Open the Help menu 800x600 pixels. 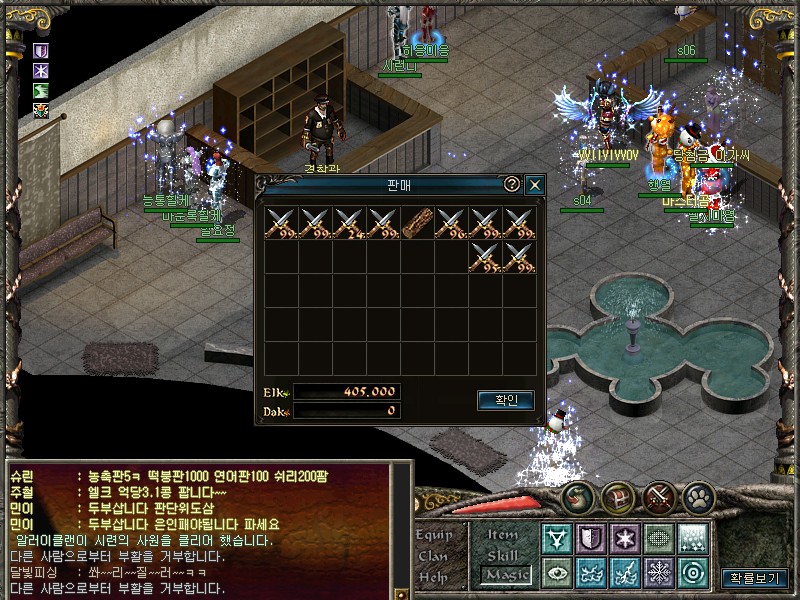[x=433, y=577]
